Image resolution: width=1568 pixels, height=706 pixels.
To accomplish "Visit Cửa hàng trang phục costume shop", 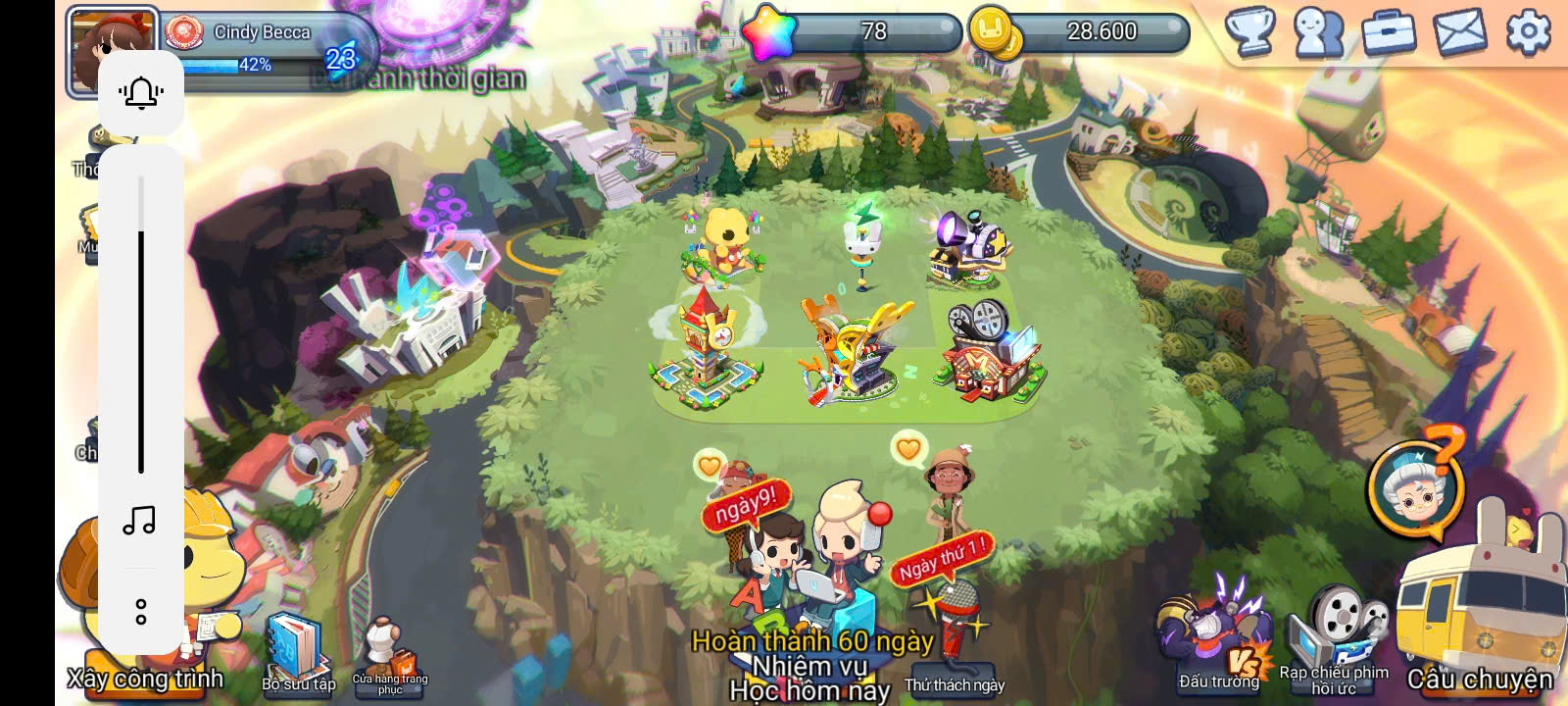I will click(x=389, y=655).
